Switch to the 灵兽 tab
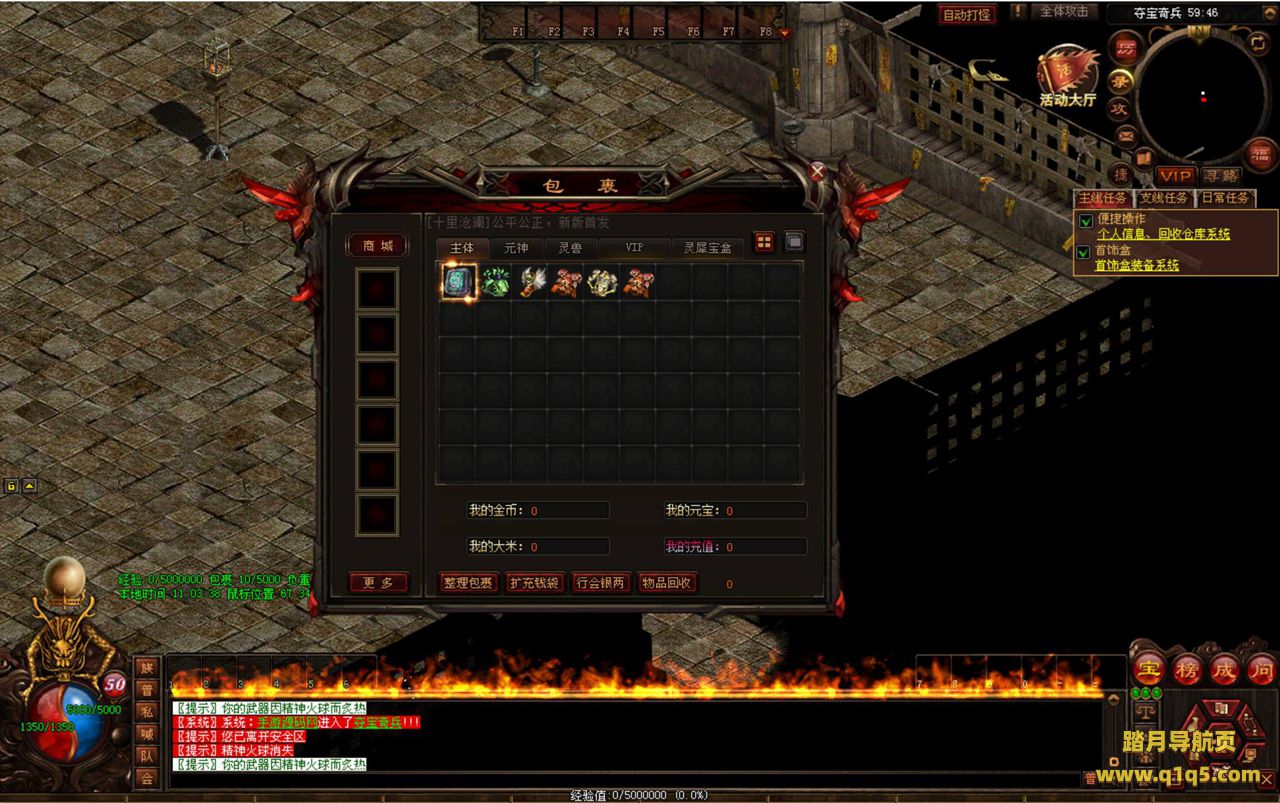This screenshot has width=1280, height=803. pos(570,247)
